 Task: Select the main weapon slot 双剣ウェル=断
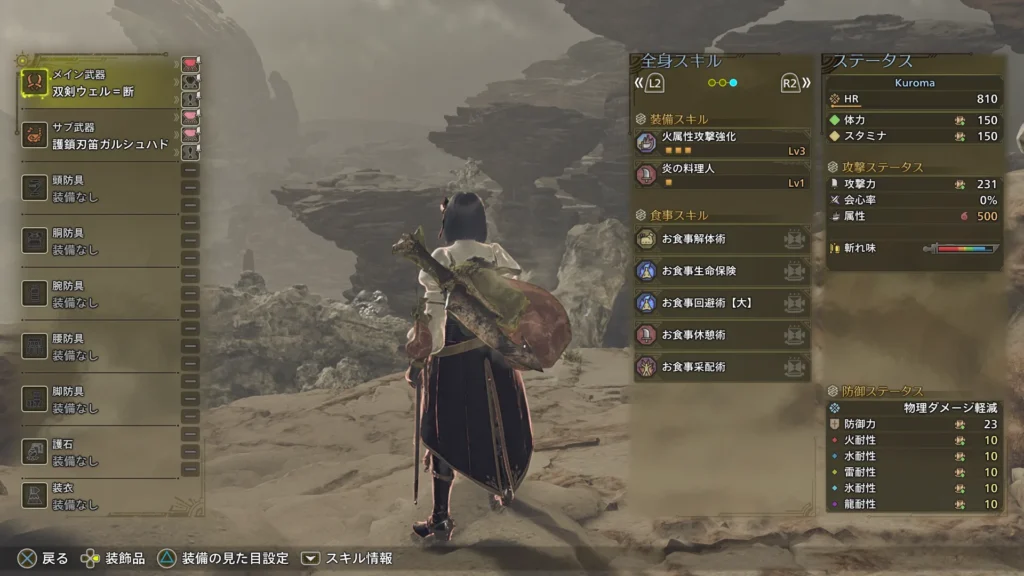[98, 83]
